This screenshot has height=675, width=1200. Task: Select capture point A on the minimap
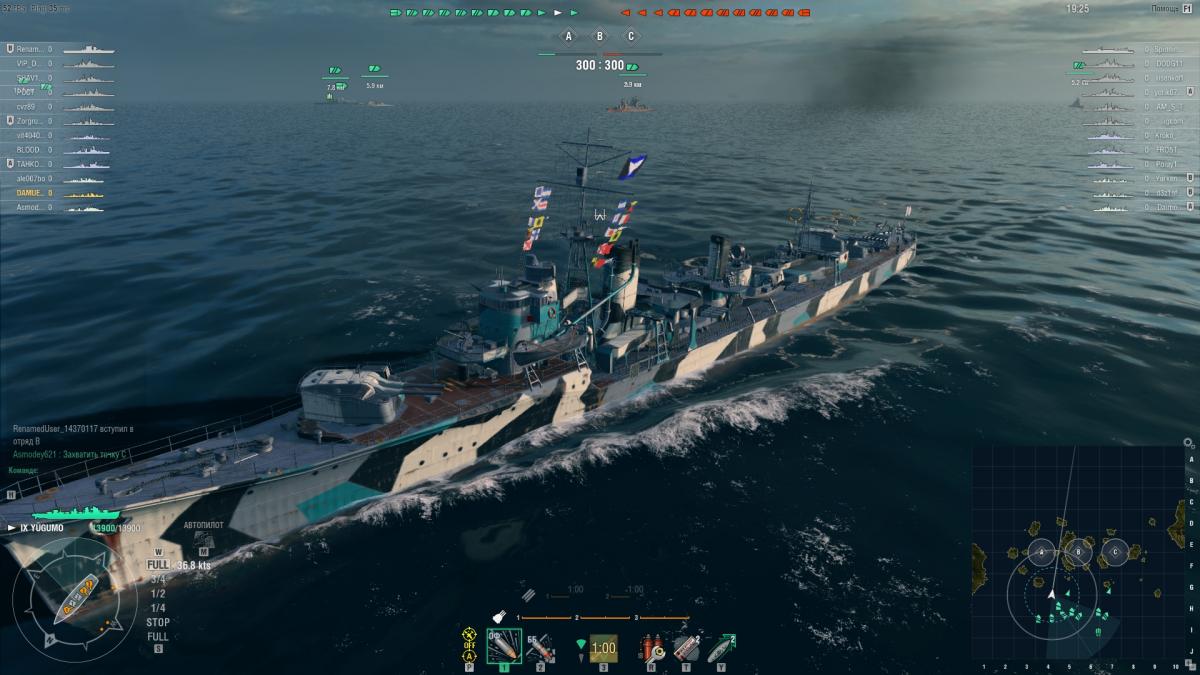coord(1042,552)
